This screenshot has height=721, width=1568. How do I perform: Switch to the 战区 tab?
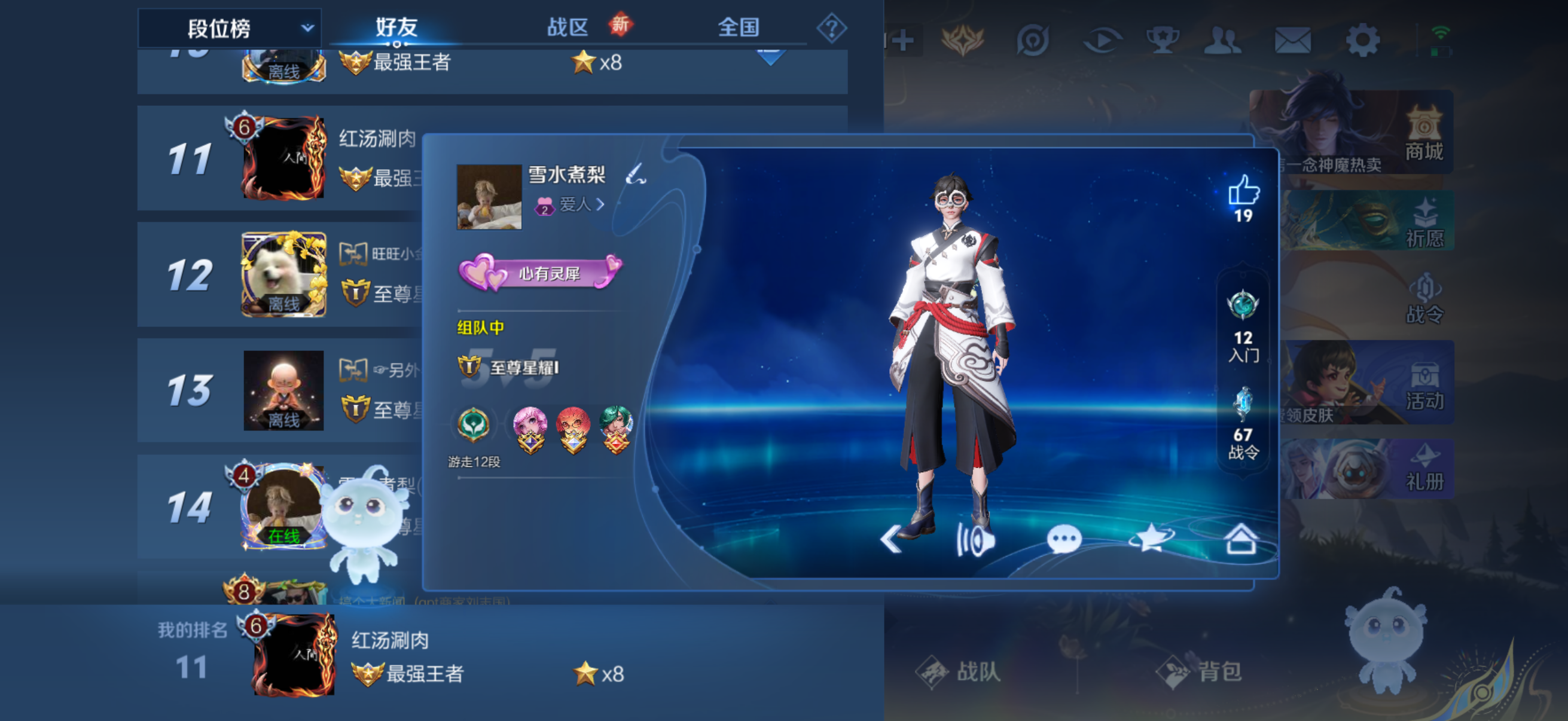pyautogui.click(x=568, y=28)
